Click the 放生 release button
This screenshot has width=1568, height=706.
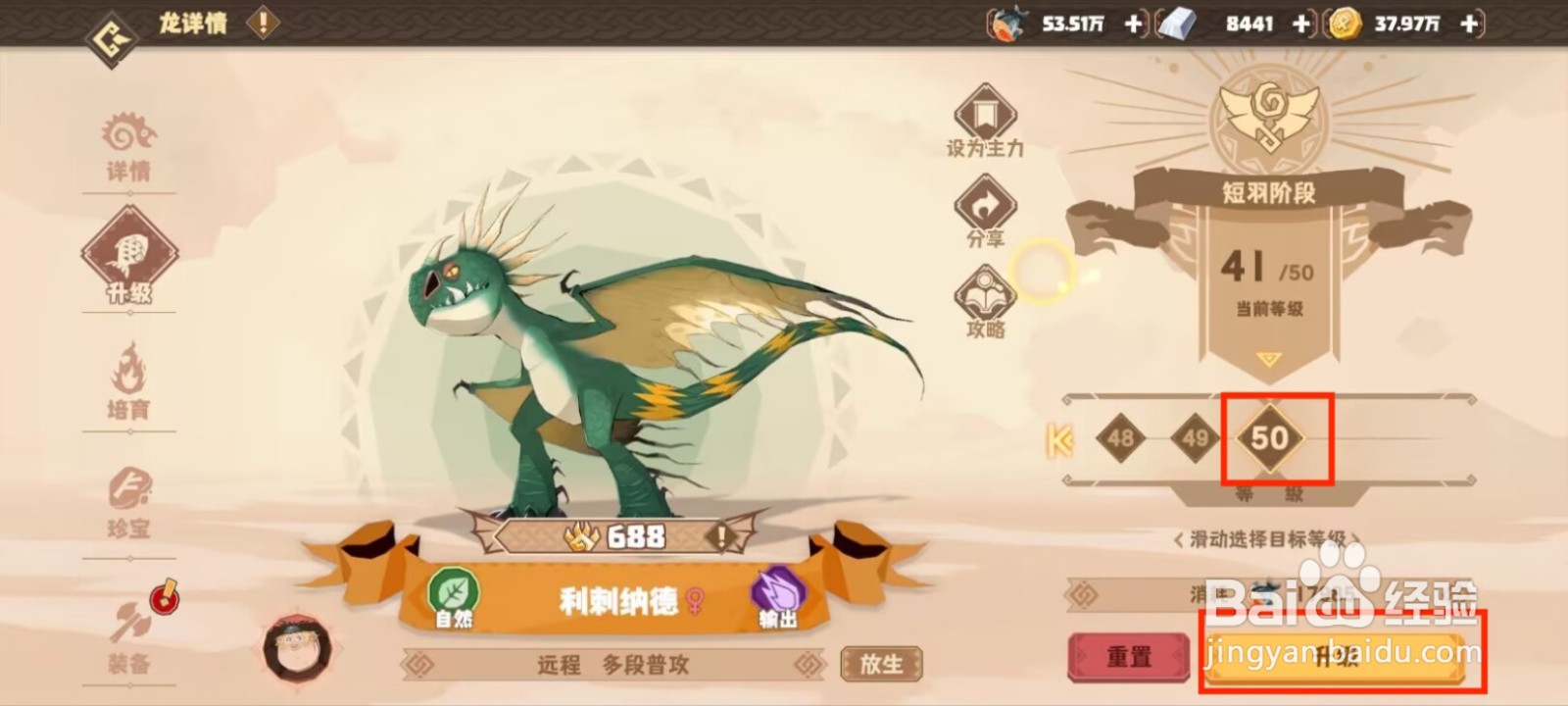[x=881, y=663]
